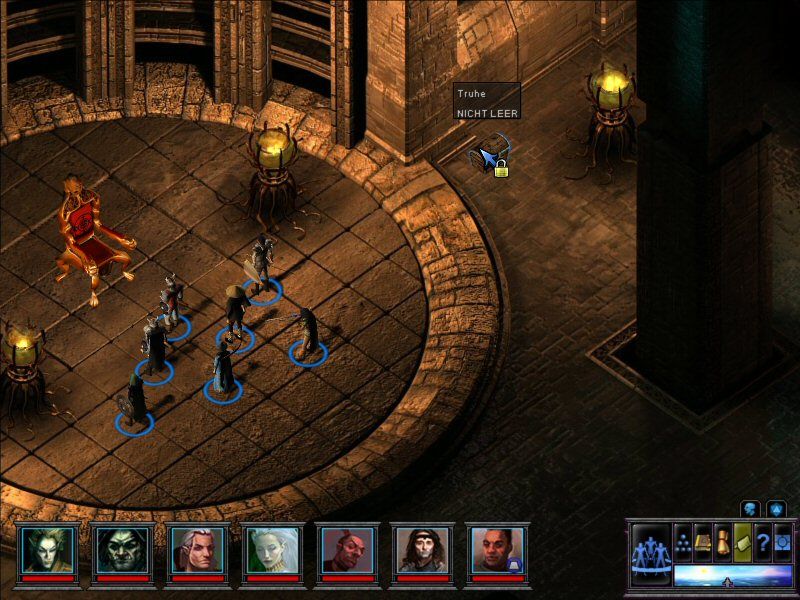Open options with the blue gear icon
800x600 pixels.
click(782, 541)
